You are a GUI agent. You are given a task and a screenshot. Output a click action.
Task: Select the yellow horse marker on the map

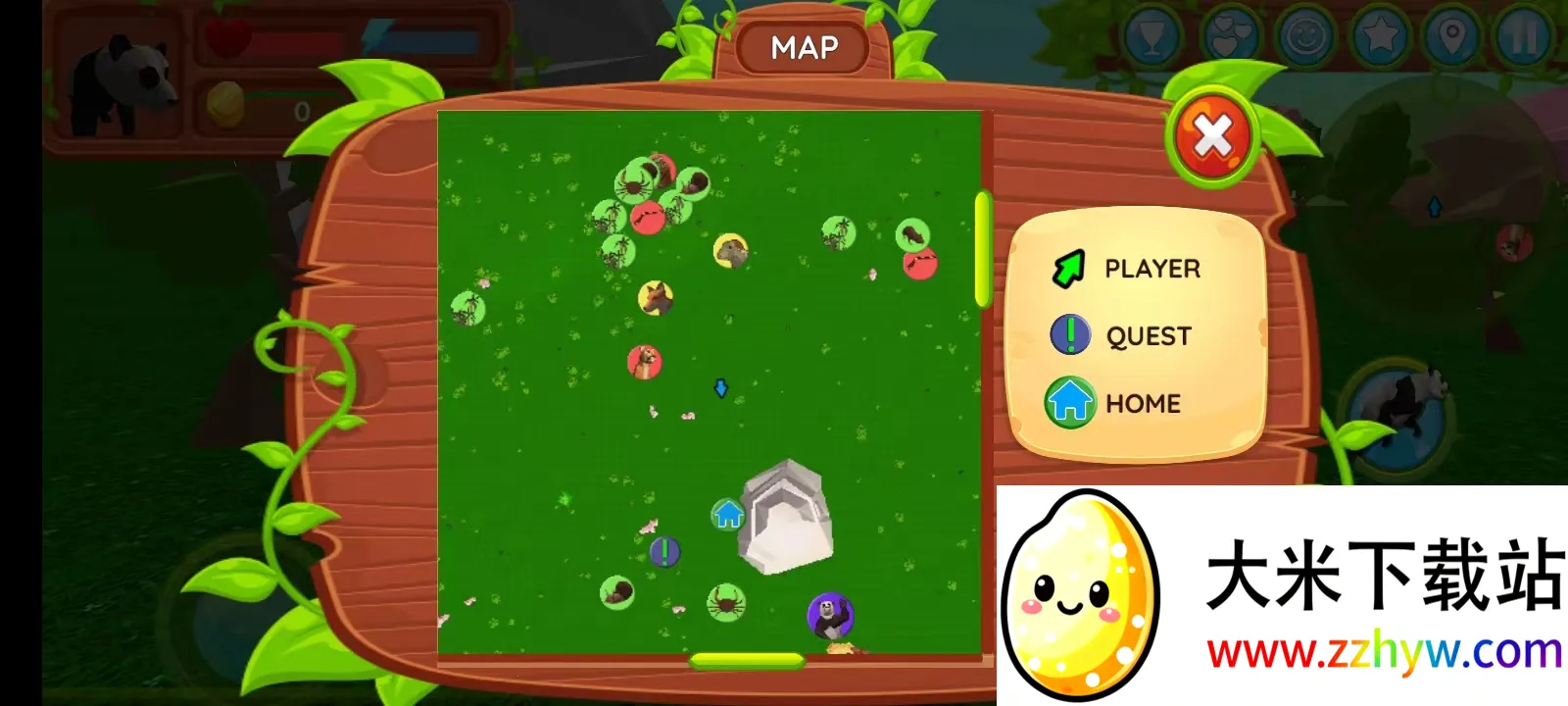(655, 297)
